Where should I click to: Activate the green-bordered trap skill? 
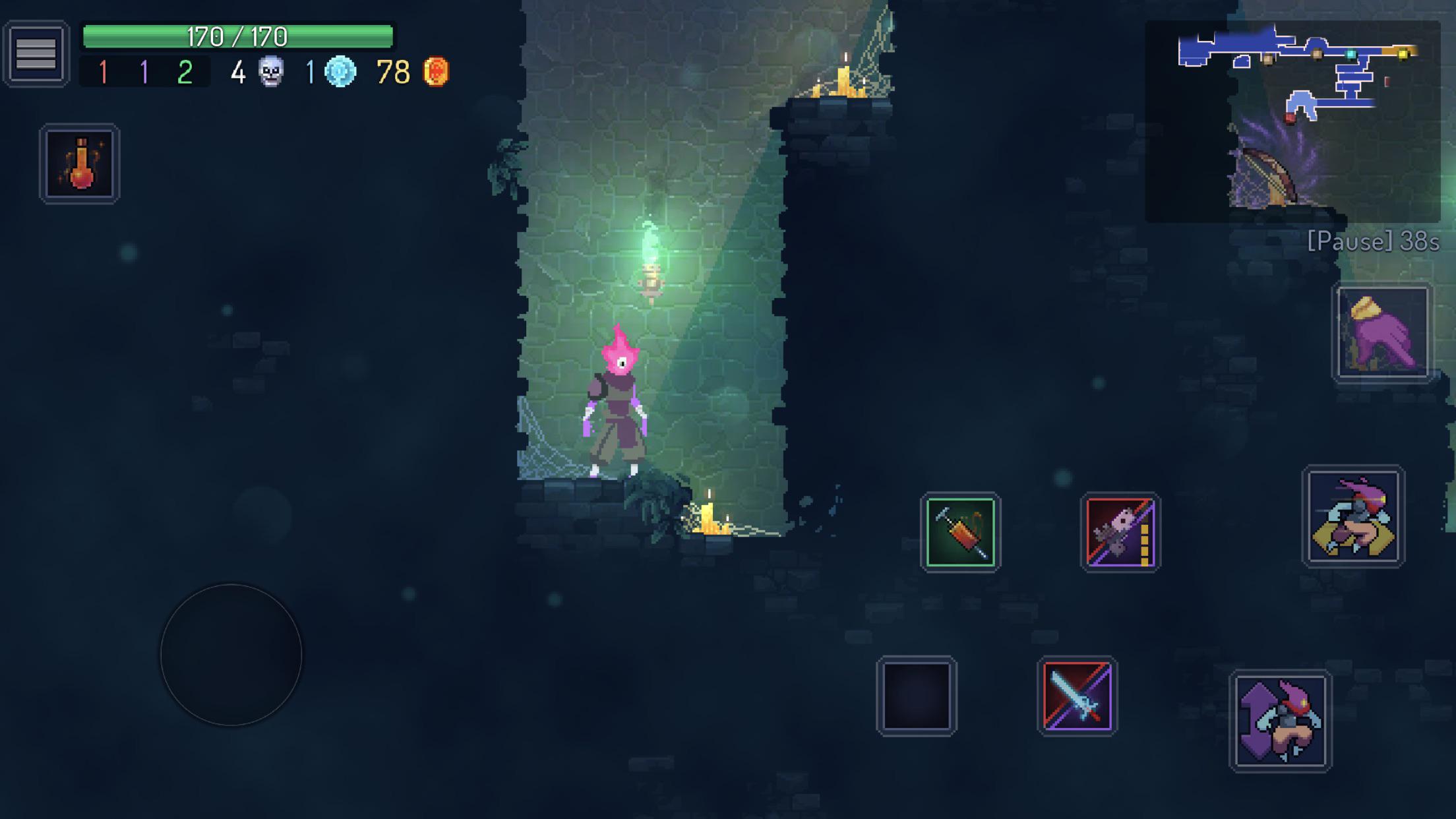(x=960, y=532)
